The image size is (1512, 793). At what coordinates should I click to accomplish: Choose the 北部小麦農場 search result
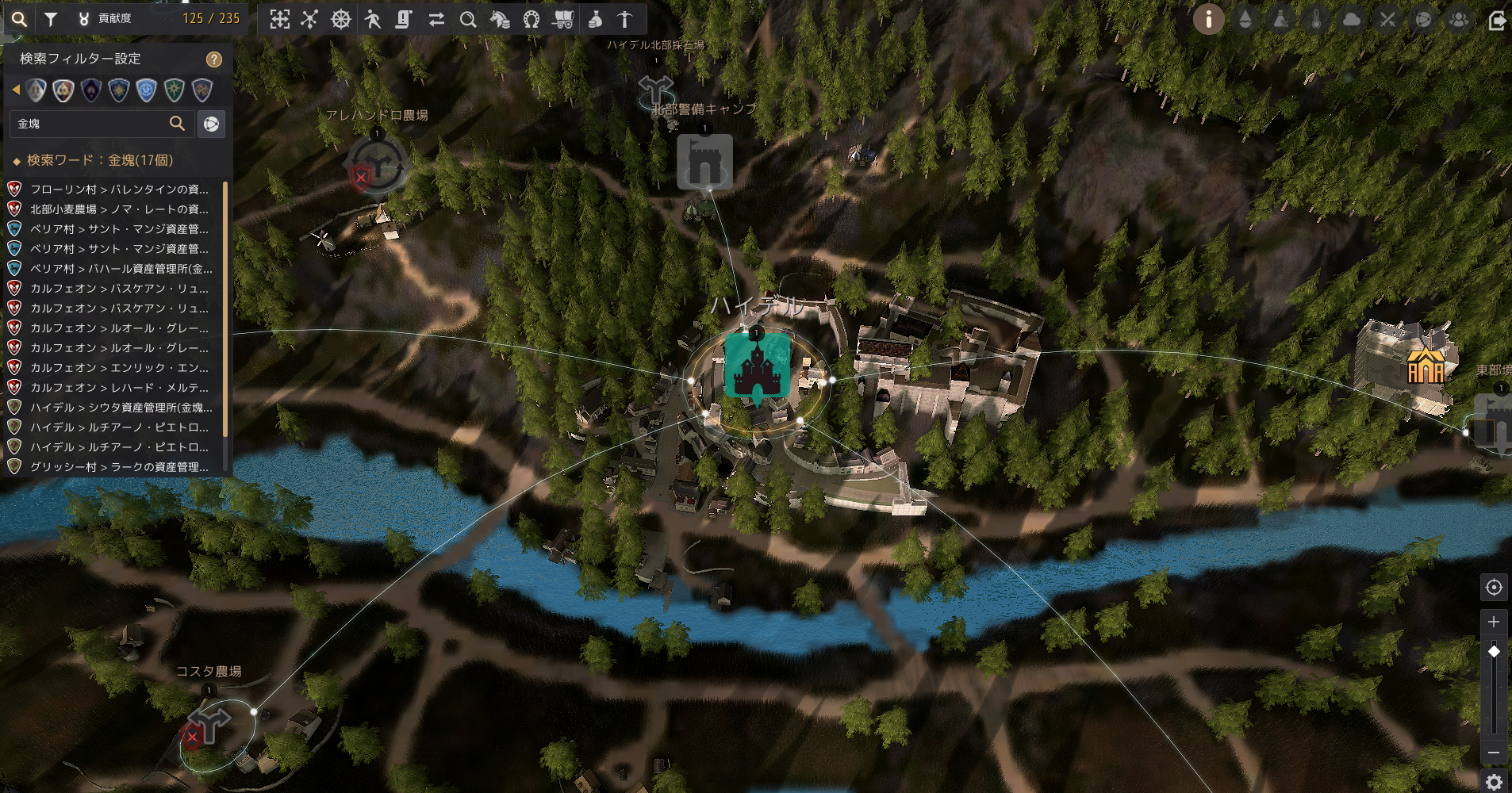(119, 209)
